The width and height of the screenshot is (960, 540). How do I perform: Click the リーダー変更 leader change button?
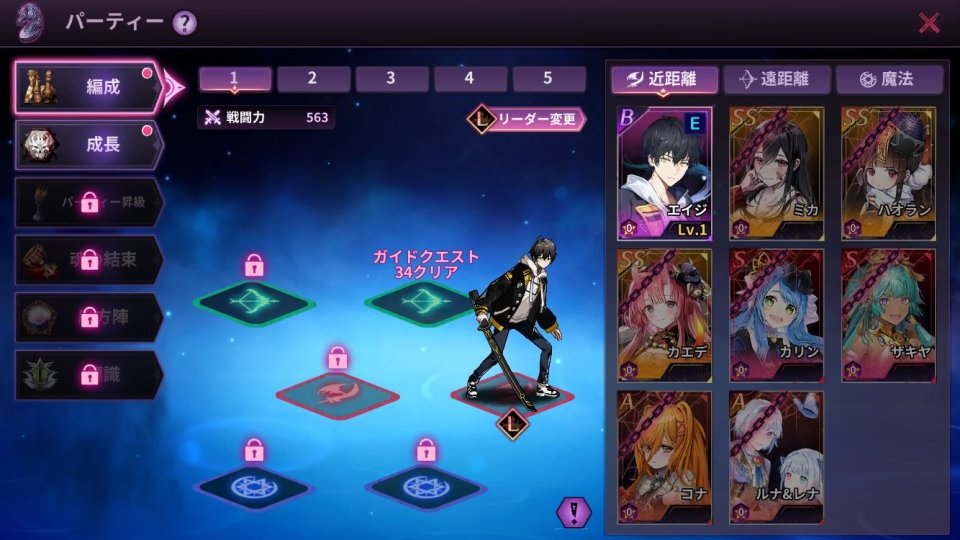click(x=527, y=119)
